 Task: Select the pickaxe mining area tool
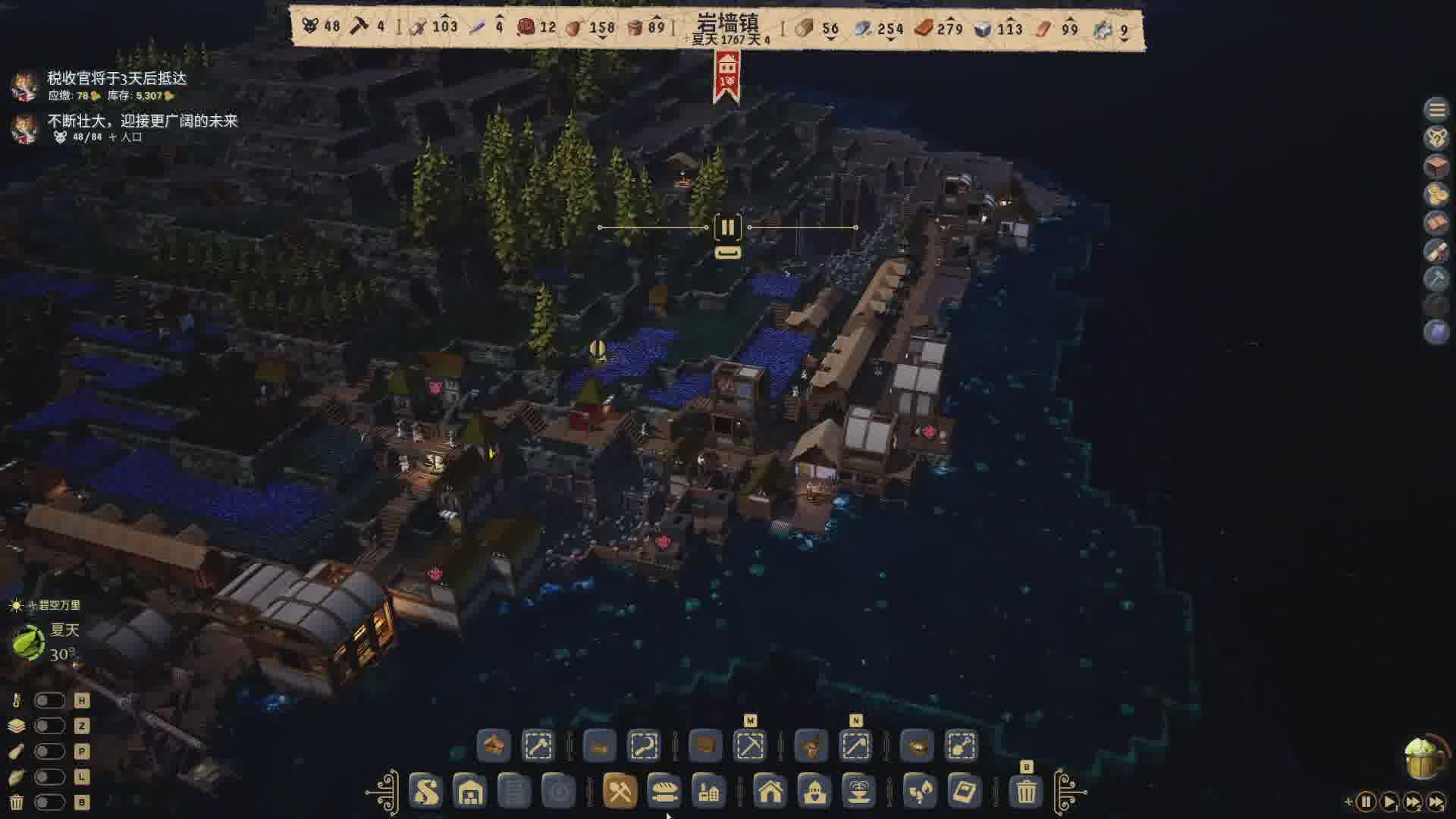click(750, 746)
